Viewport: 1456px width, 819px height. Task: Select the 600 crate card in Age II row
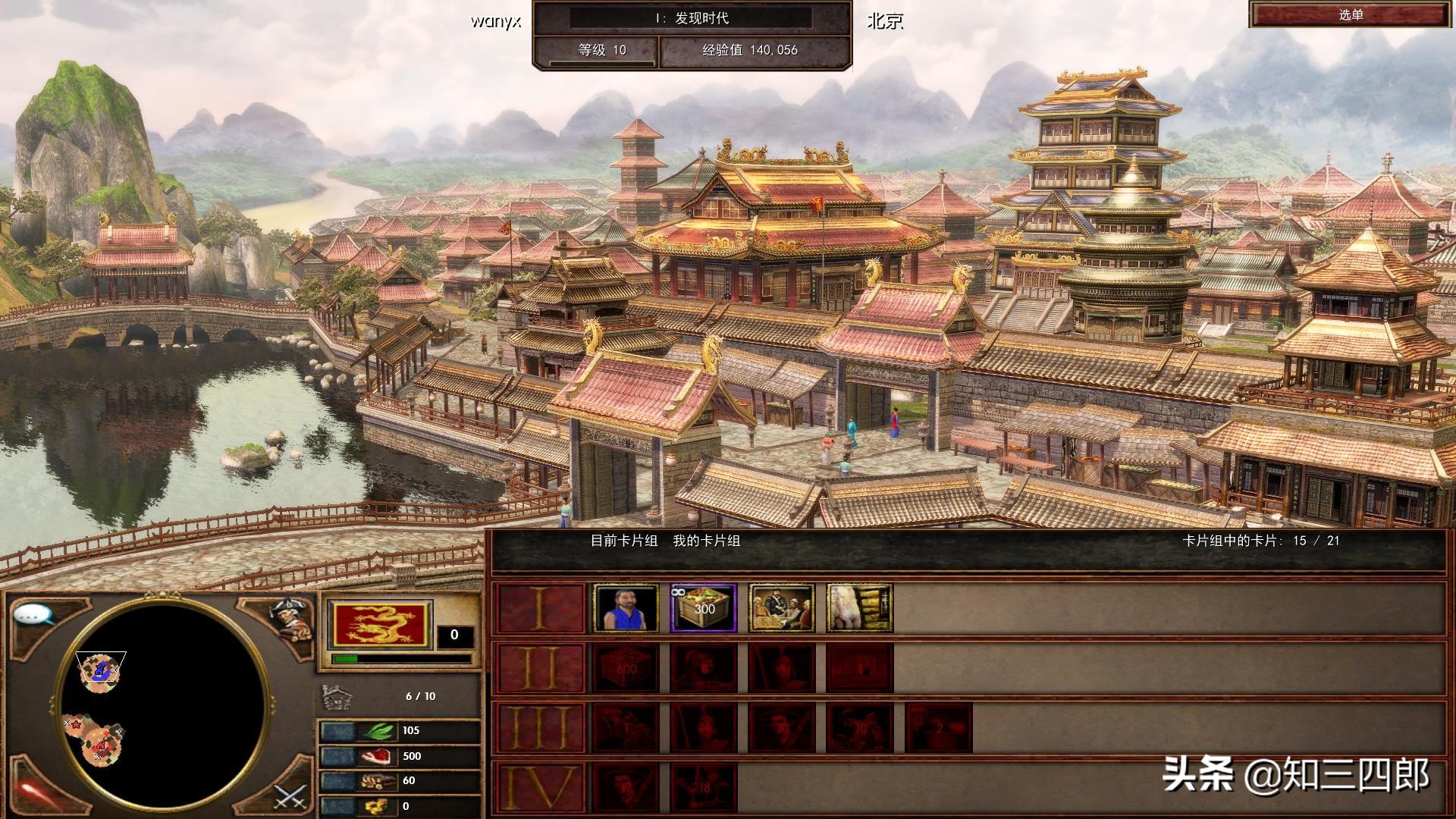coord(626,667)
